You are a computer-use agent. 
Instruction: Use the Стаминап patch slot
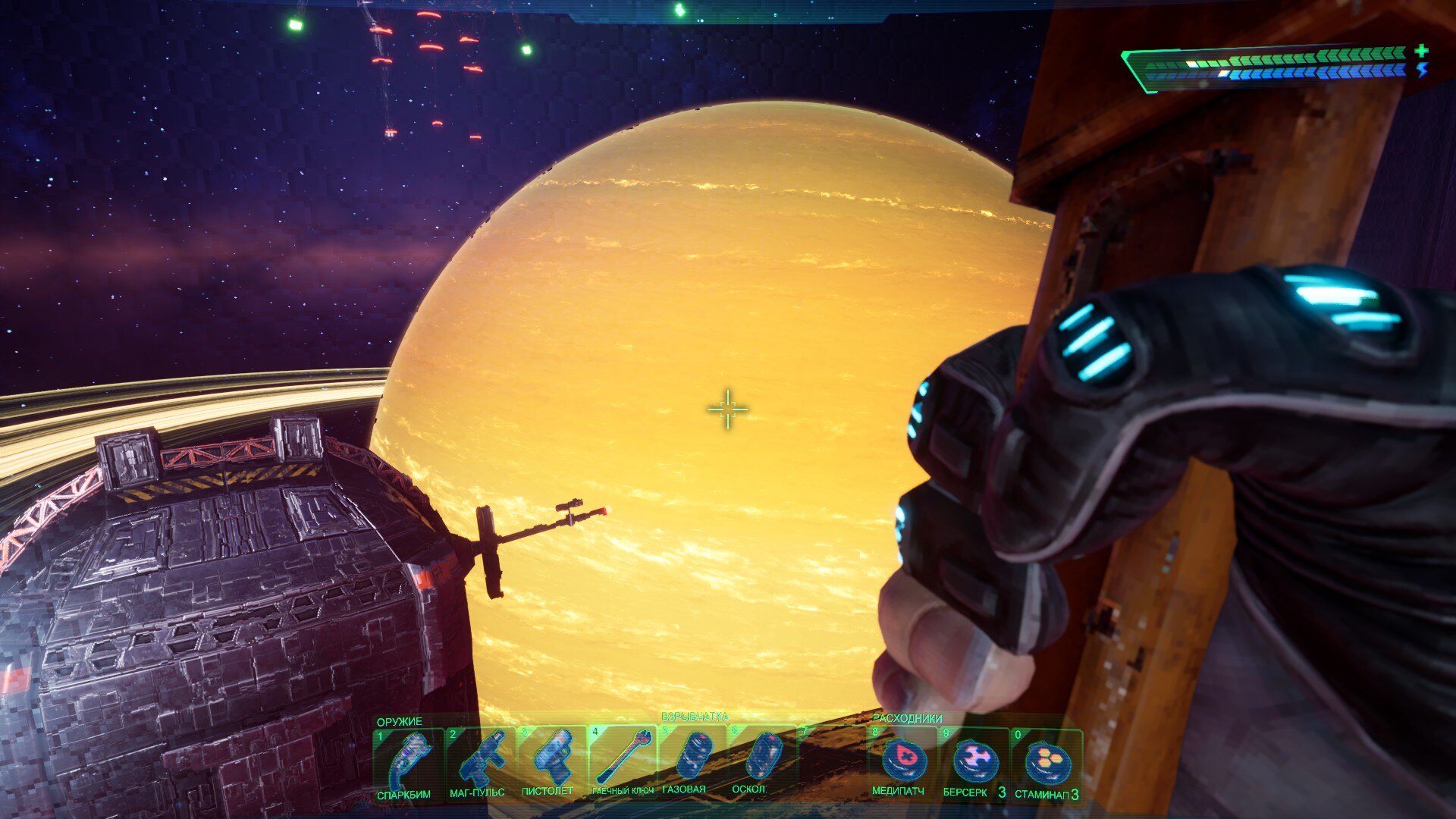coord(1046,764)
